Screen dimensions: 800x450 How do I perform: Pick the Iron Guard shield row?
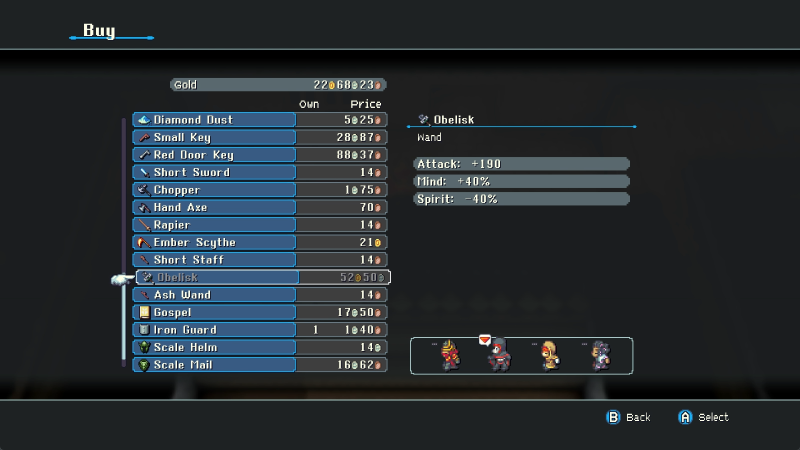point(215,330)
